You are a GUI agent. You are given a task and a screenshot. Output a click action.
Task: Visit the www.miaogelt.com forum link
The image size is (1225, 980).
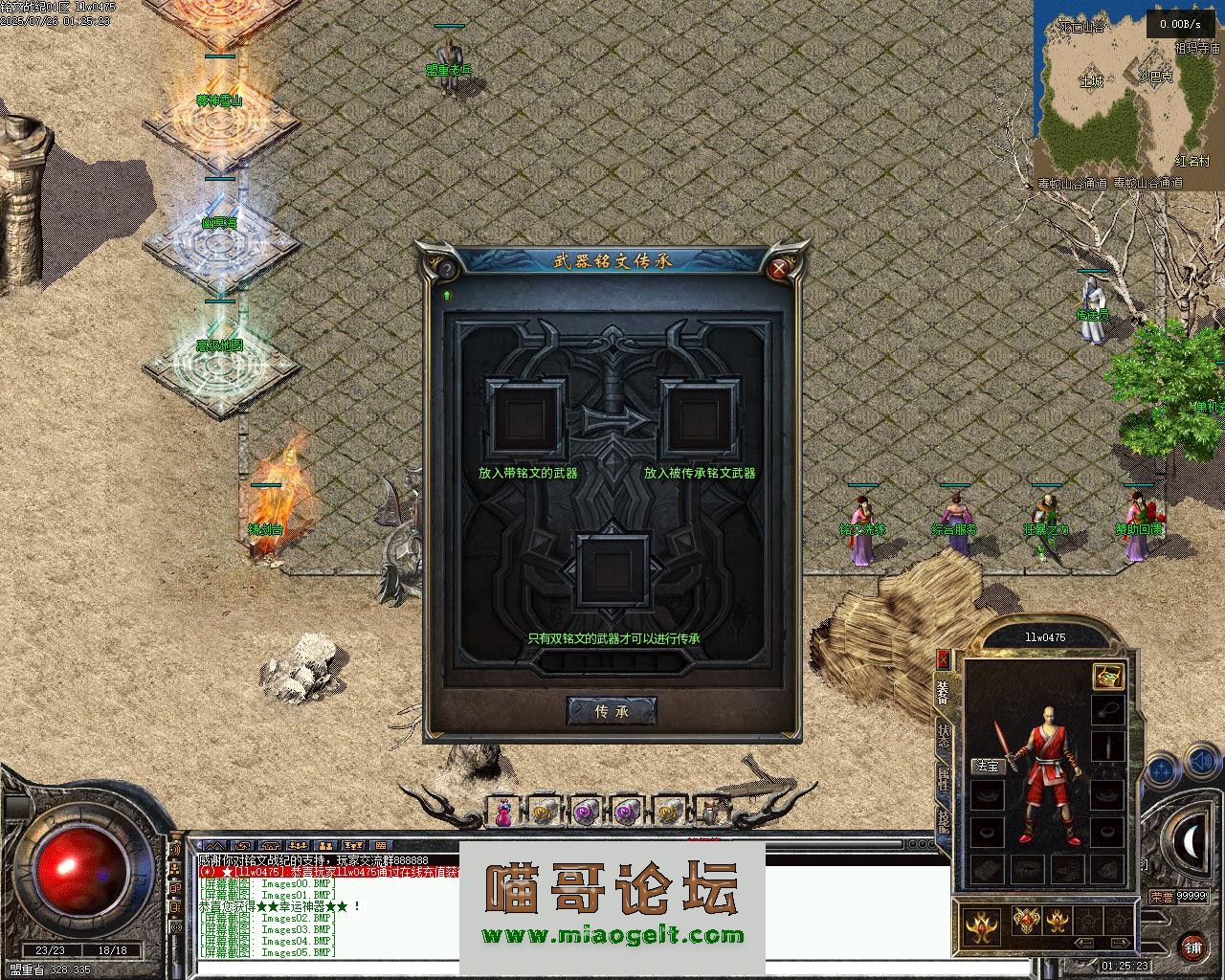(x=612, y=935)
